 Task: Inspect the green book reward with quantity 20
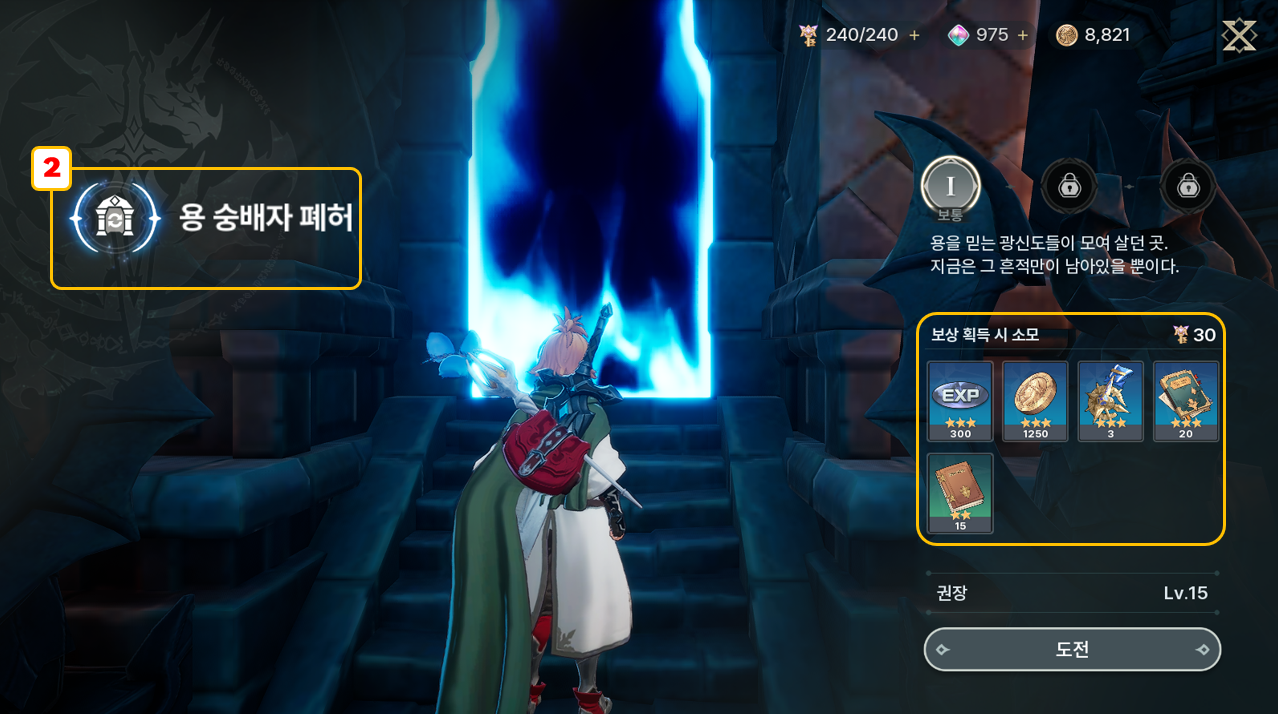tap(1186, 400)
